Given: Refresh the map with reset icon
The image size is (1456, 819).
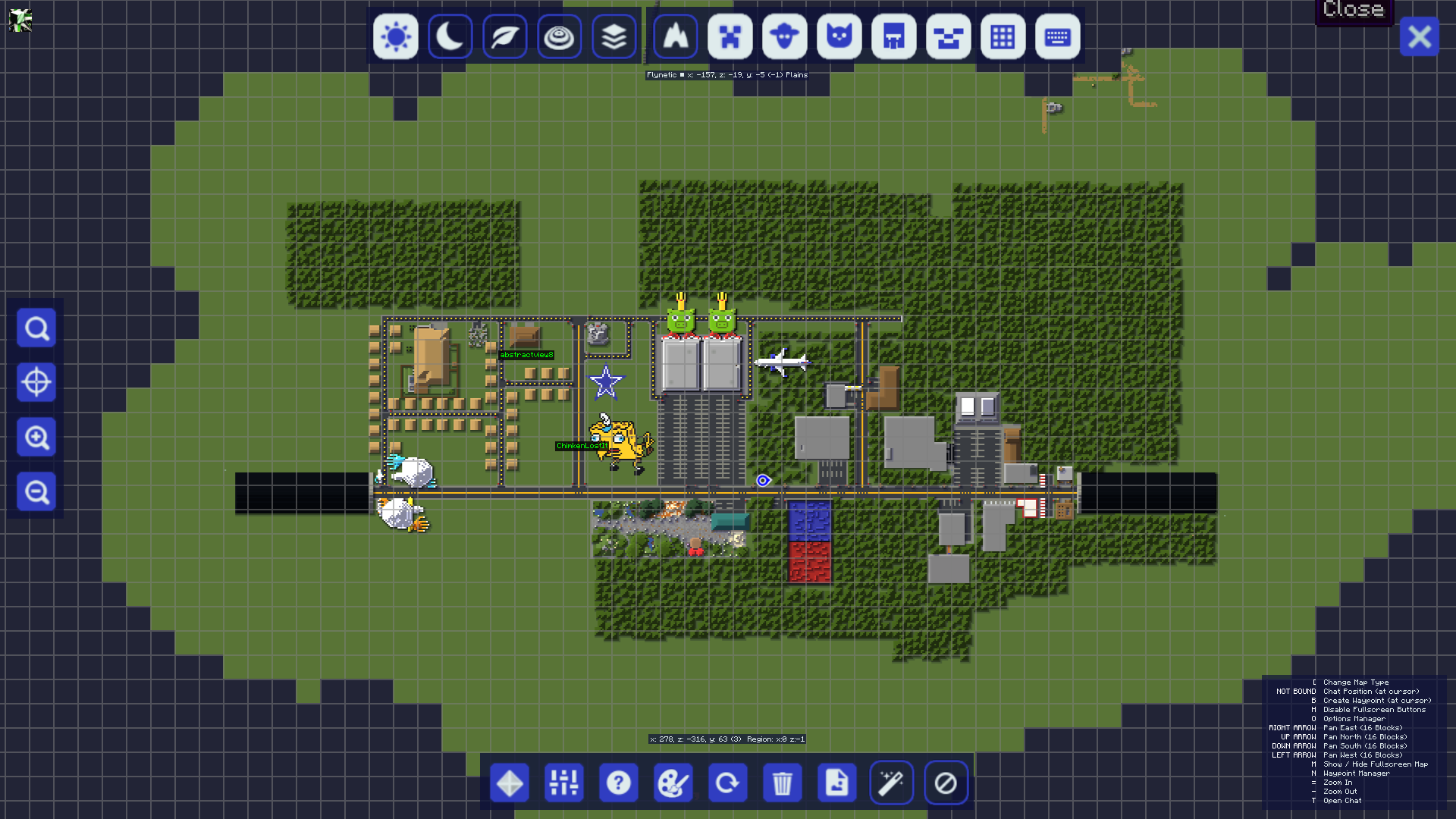Looking at the screenshot, I should [727, 783].
